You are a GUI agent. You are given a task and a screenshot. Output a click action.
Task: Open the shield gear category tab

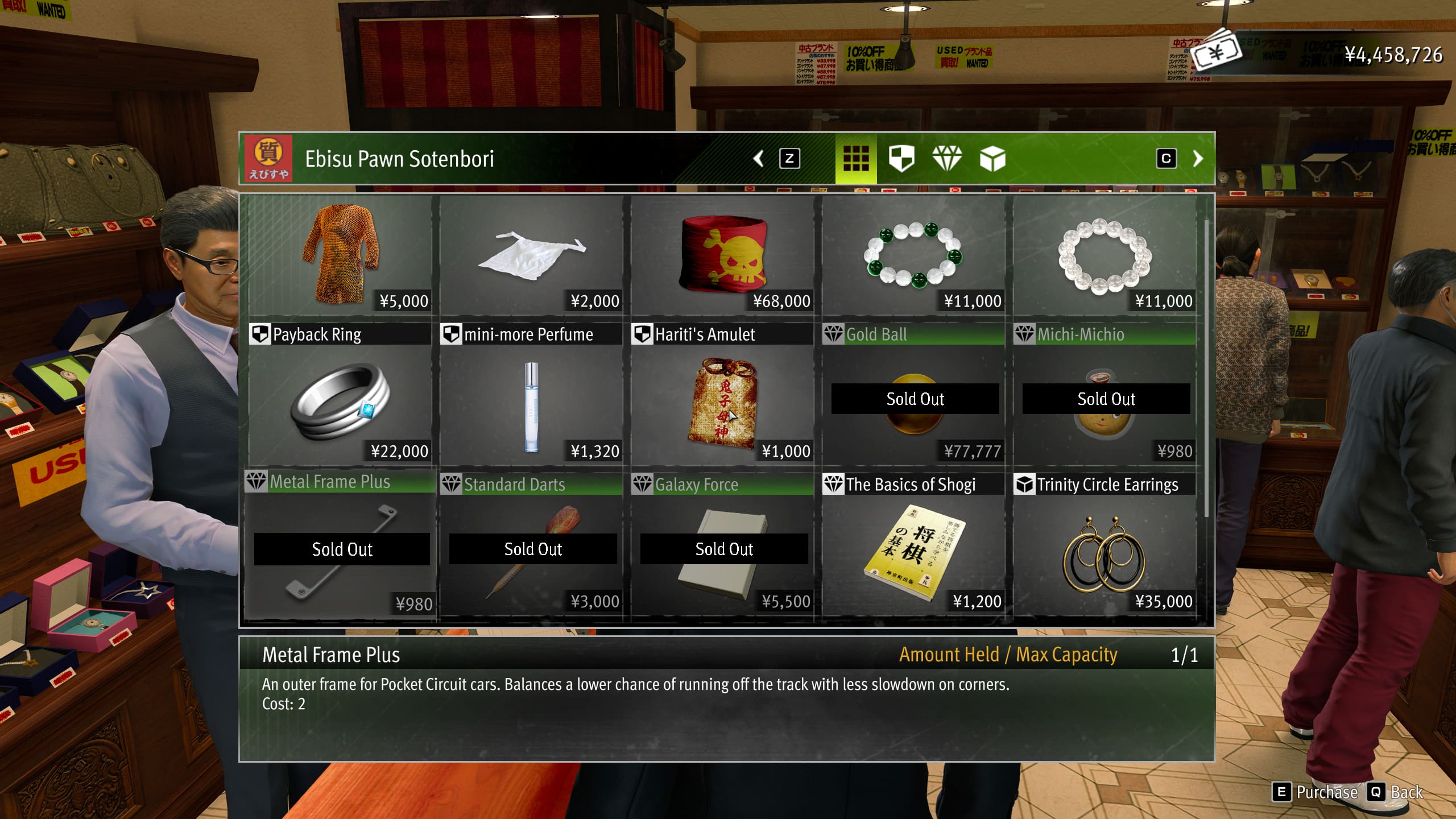pos(901,159)
